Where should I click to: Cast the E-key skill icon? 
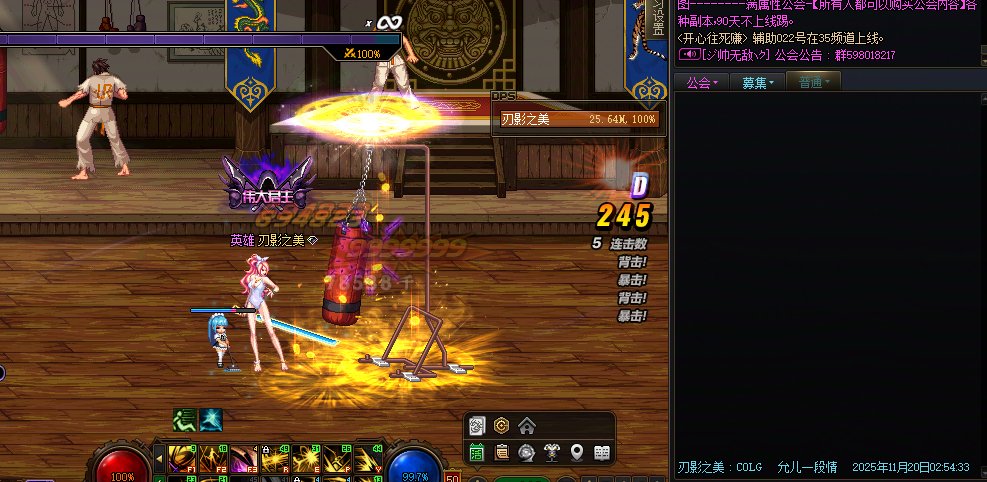[304, 458]
